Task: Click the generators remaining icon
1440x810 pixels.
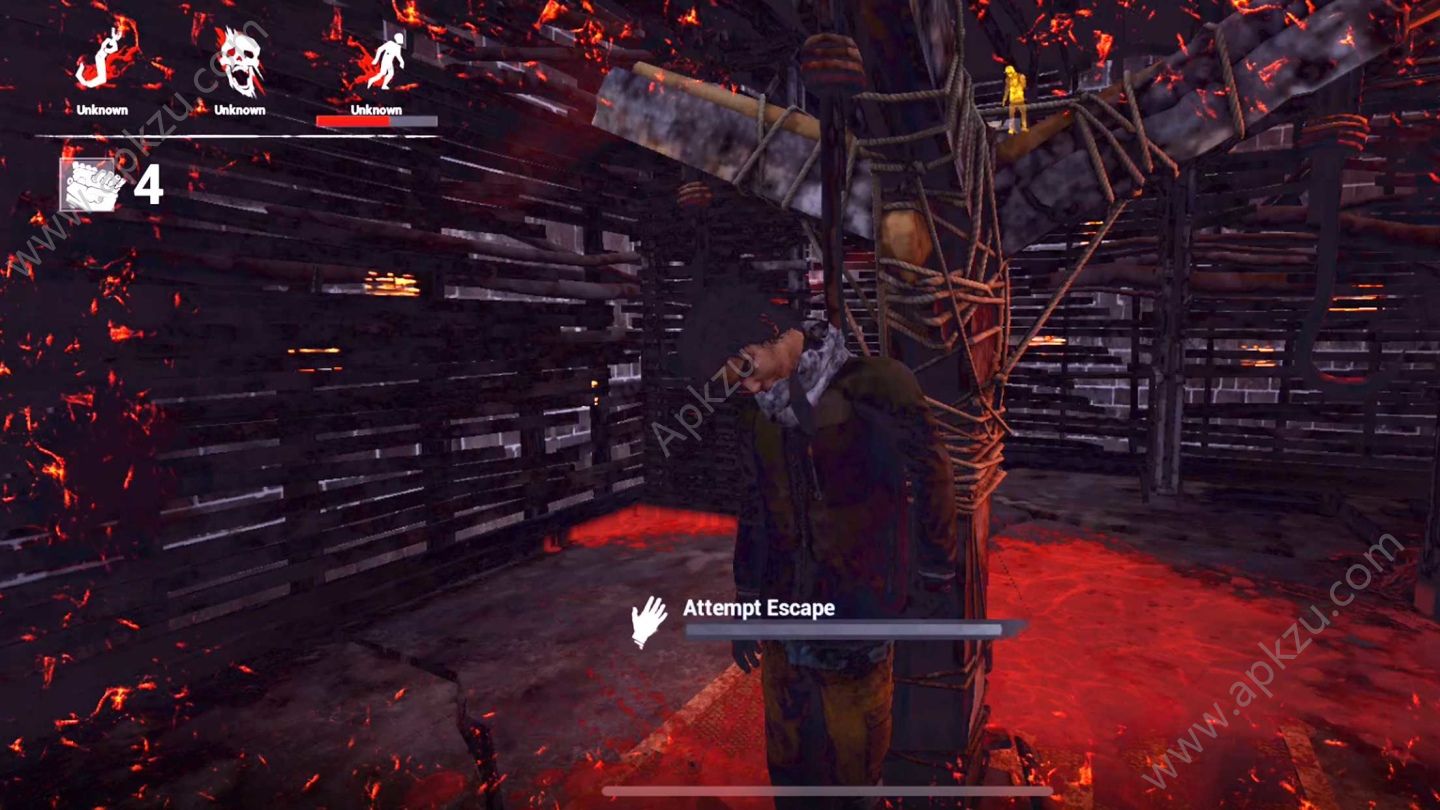Action: 93,183
